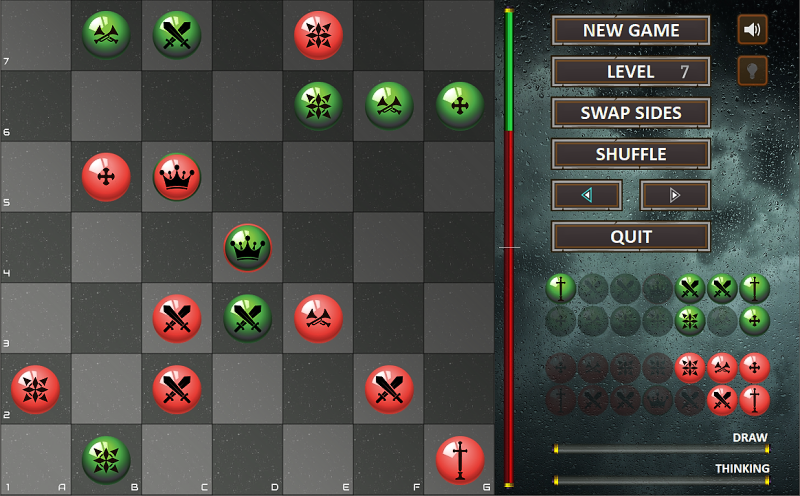800x496 pixels.
Task: Choose the green swords piece on D3
Action: 248,318
